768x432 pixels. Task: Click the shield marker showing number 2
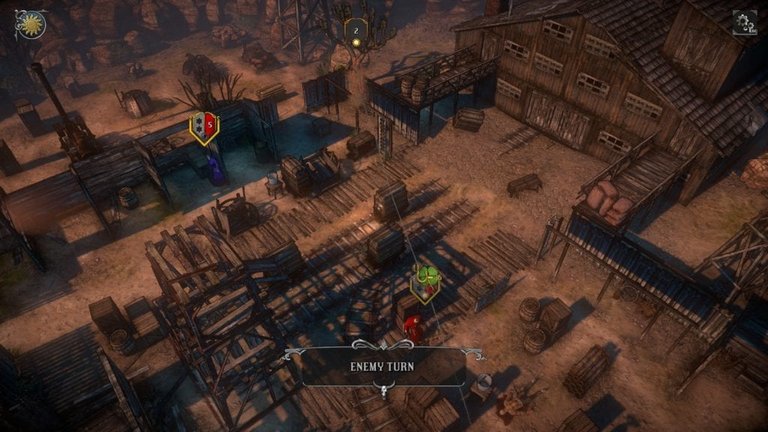(x=355, y=33)
